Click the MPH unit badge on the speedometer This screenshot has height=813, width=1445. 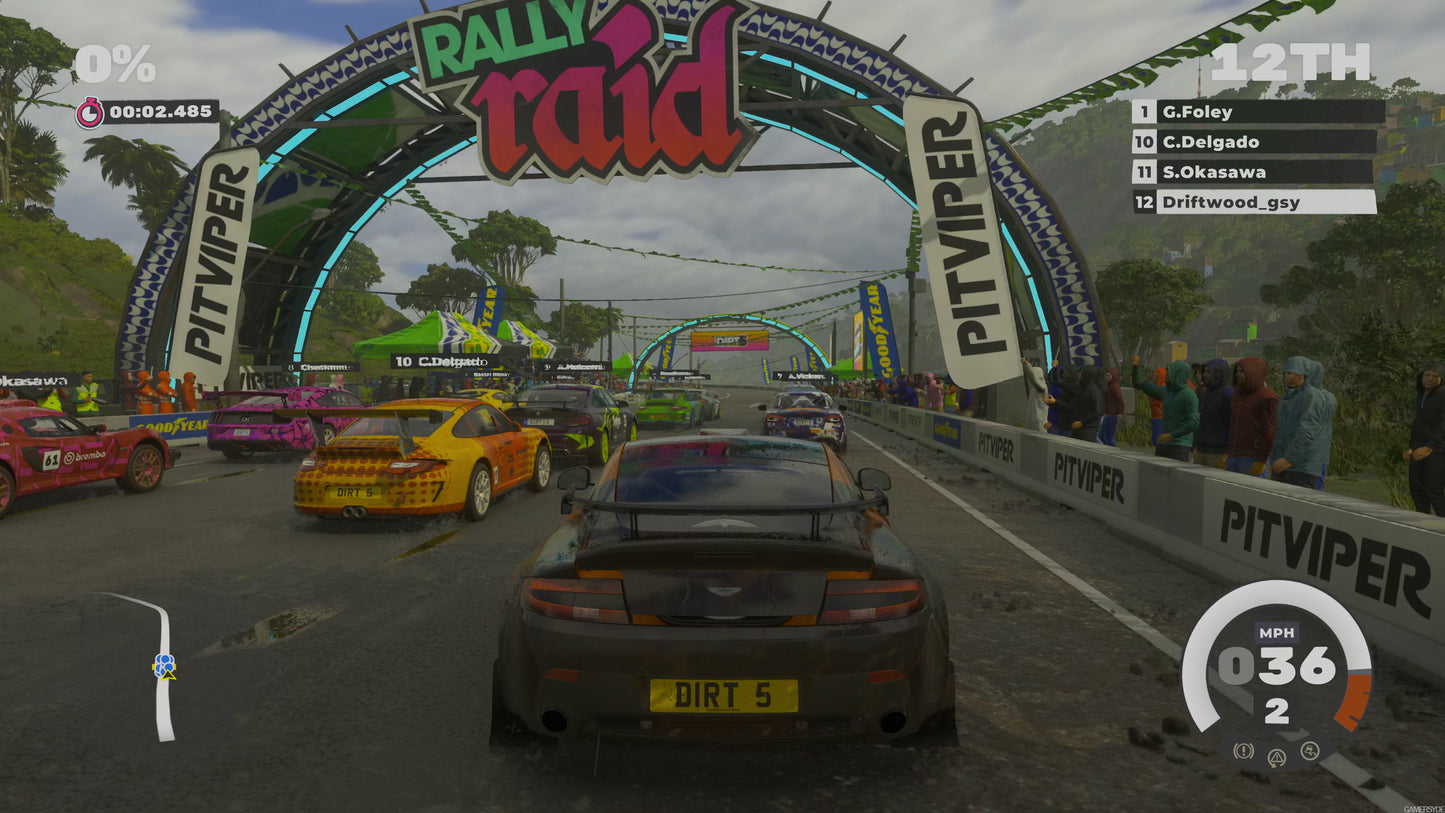point(1277,632)
